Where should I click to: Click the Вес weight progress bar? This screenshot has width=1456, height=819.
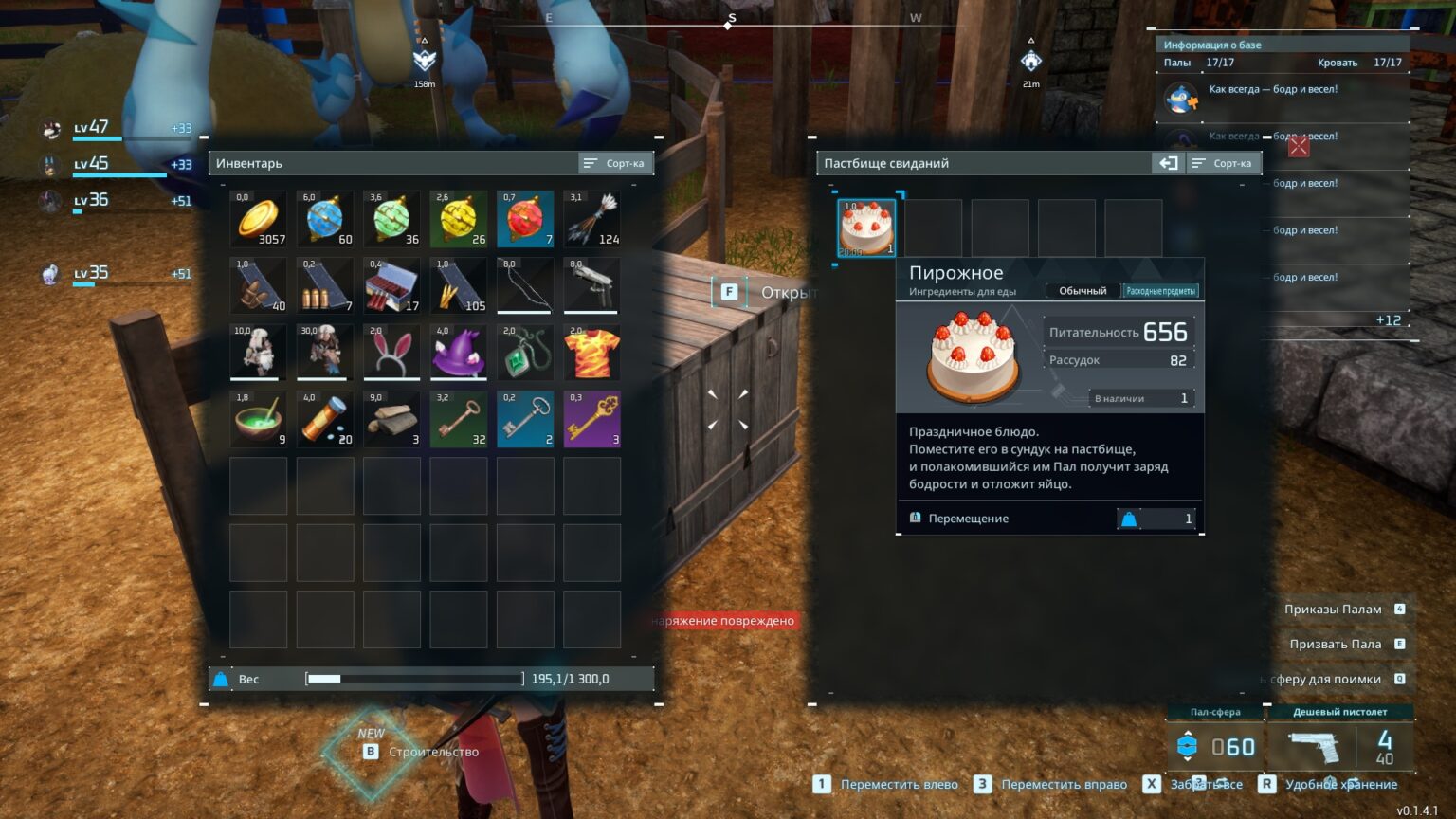[x=413, y=679]
